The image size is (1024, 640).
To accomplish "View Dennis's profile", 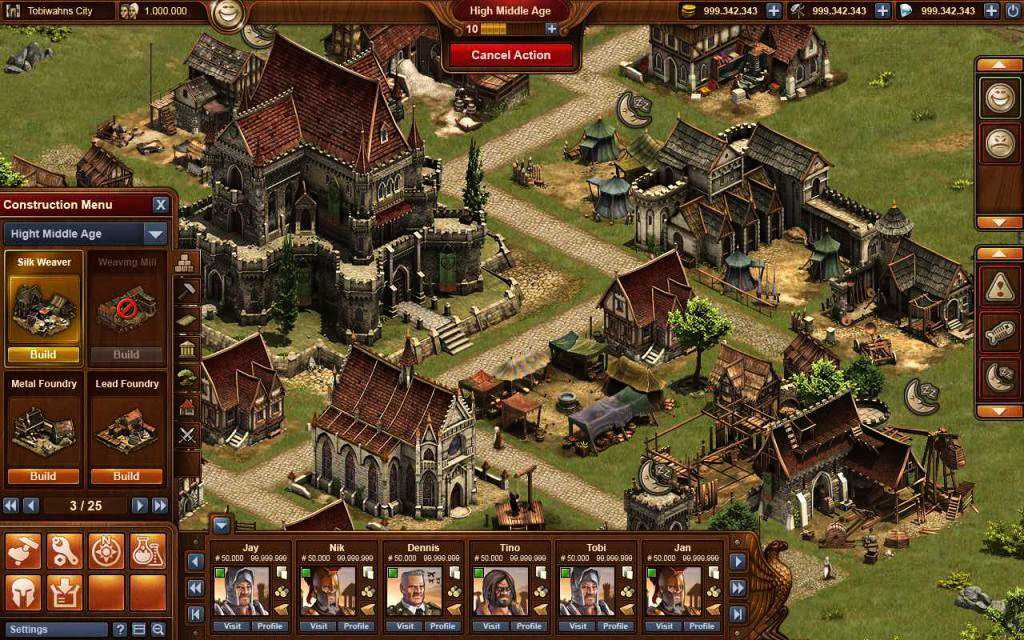I will click(442, 627).
